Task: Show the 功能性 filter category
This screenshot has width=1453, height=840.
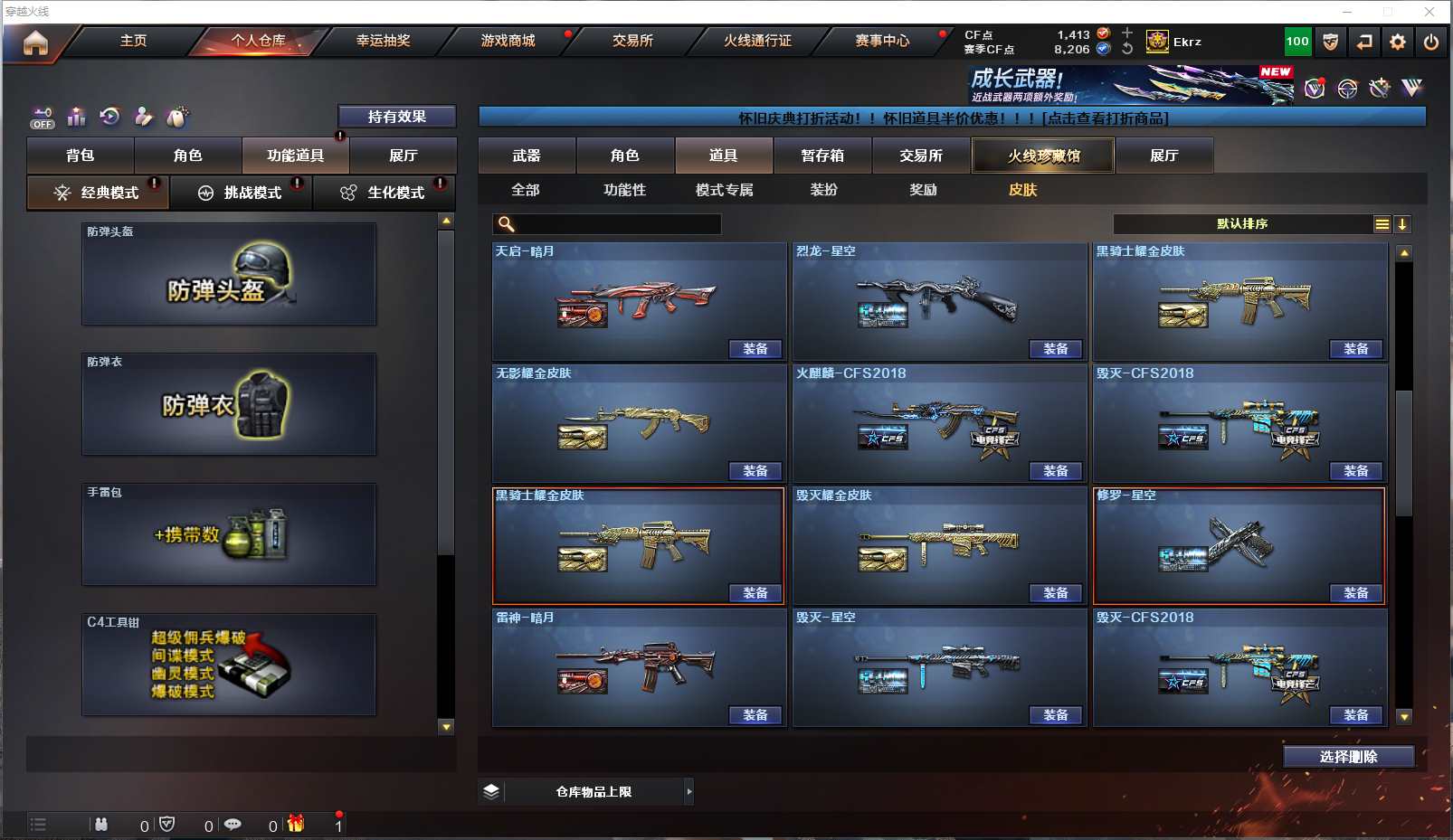Action: click(624, 190)
